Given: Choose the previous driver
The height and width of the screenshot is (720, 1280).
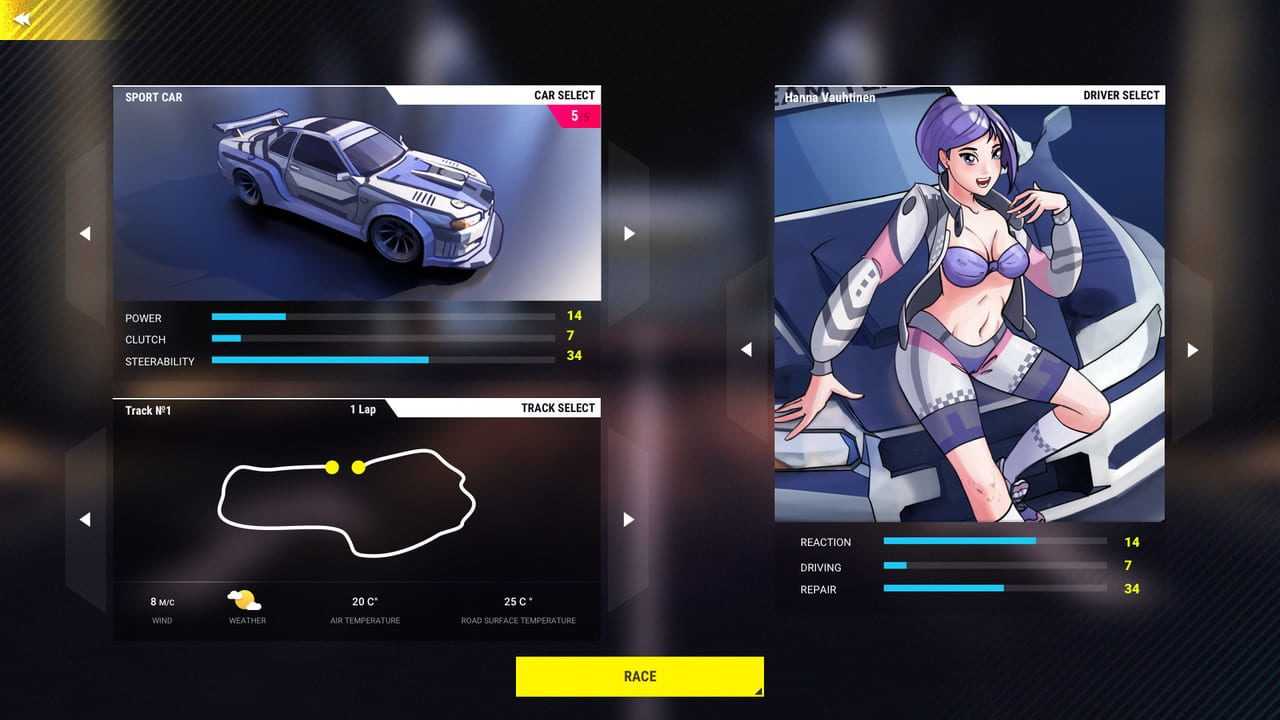Looking at the screenshot, I should pyautogui.click(x=746, y=349).
